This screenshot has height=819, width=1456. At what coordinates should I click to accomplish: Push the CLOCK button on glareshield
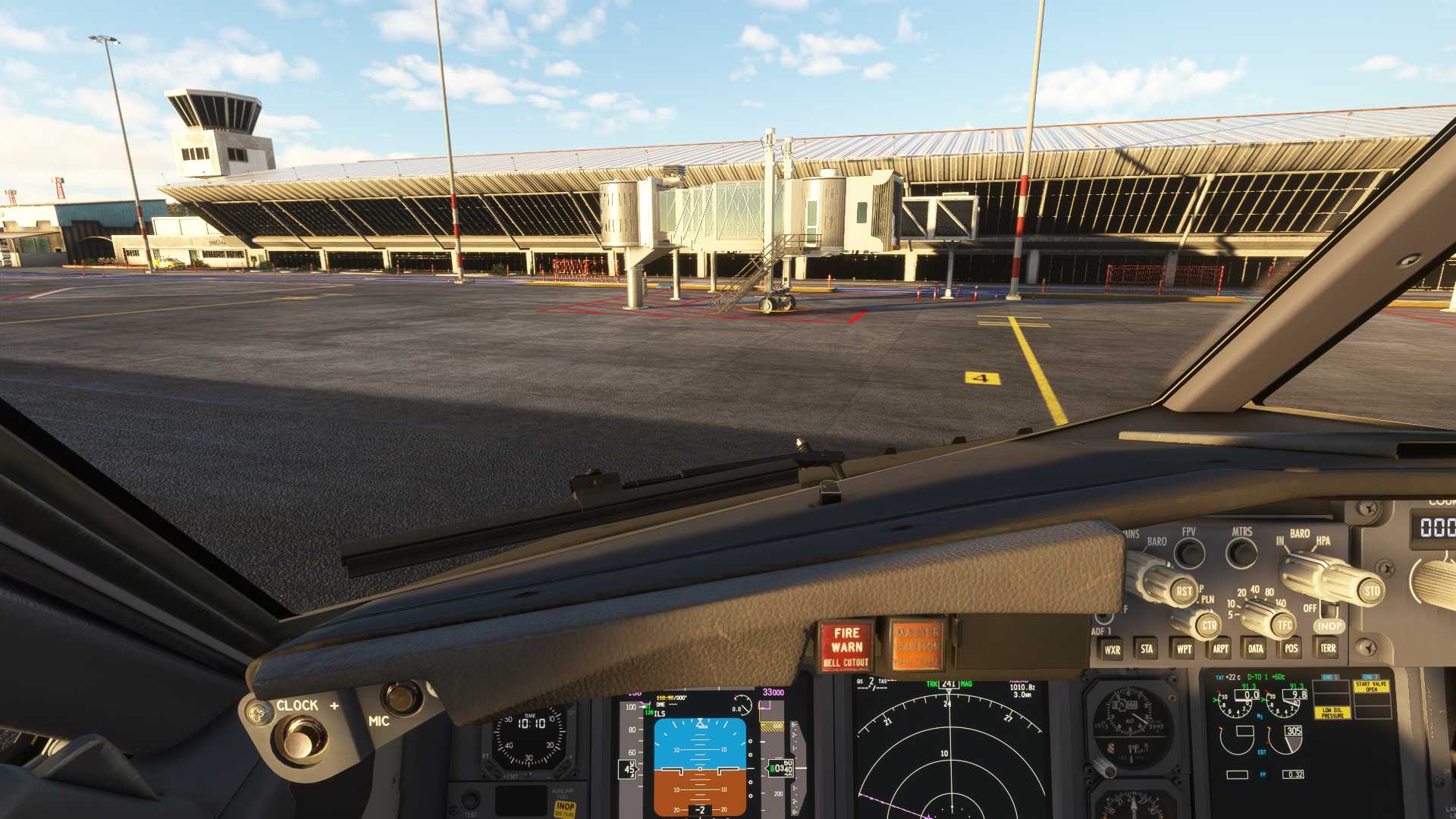click(x=301, y=739)
